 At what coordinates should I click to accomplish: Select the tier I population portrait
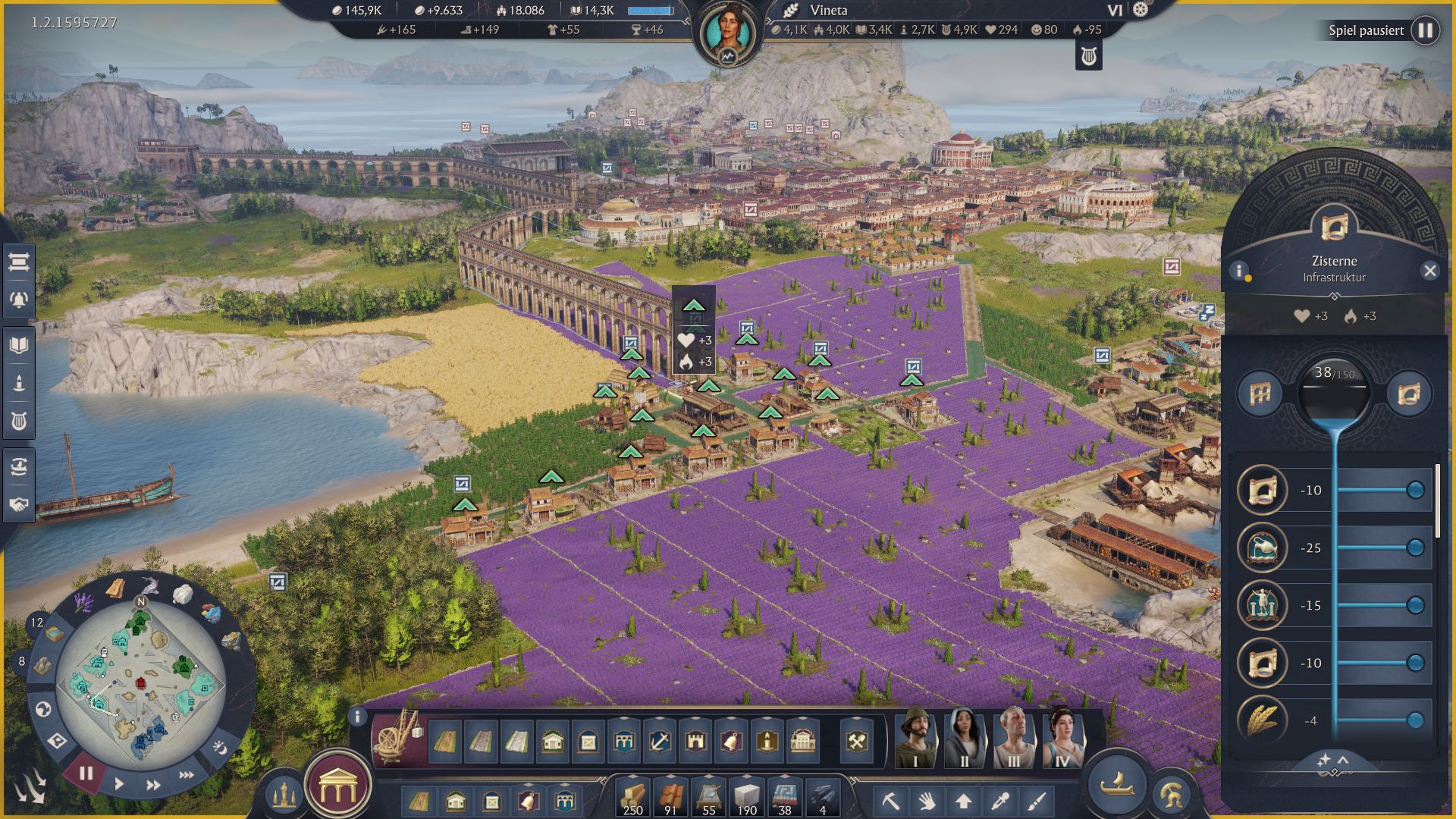click(915, 739)
